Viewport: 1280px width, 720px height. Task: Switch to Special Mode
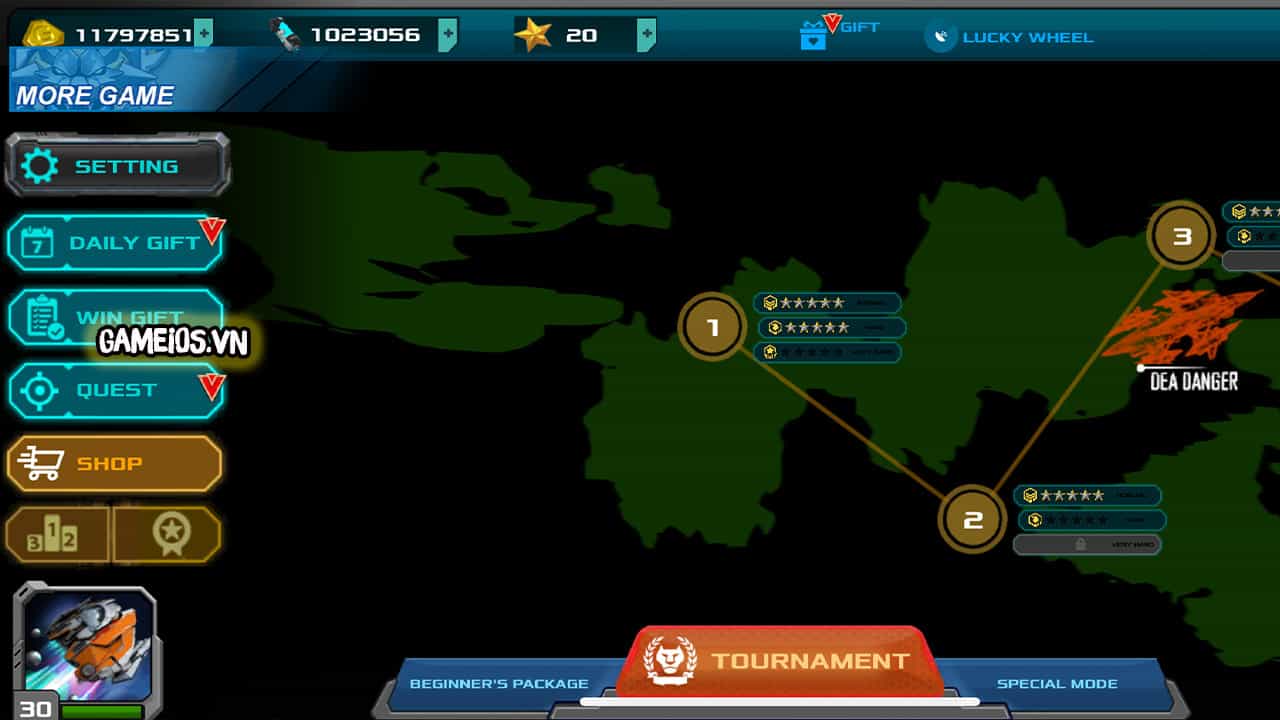[x=1057, y=684]
